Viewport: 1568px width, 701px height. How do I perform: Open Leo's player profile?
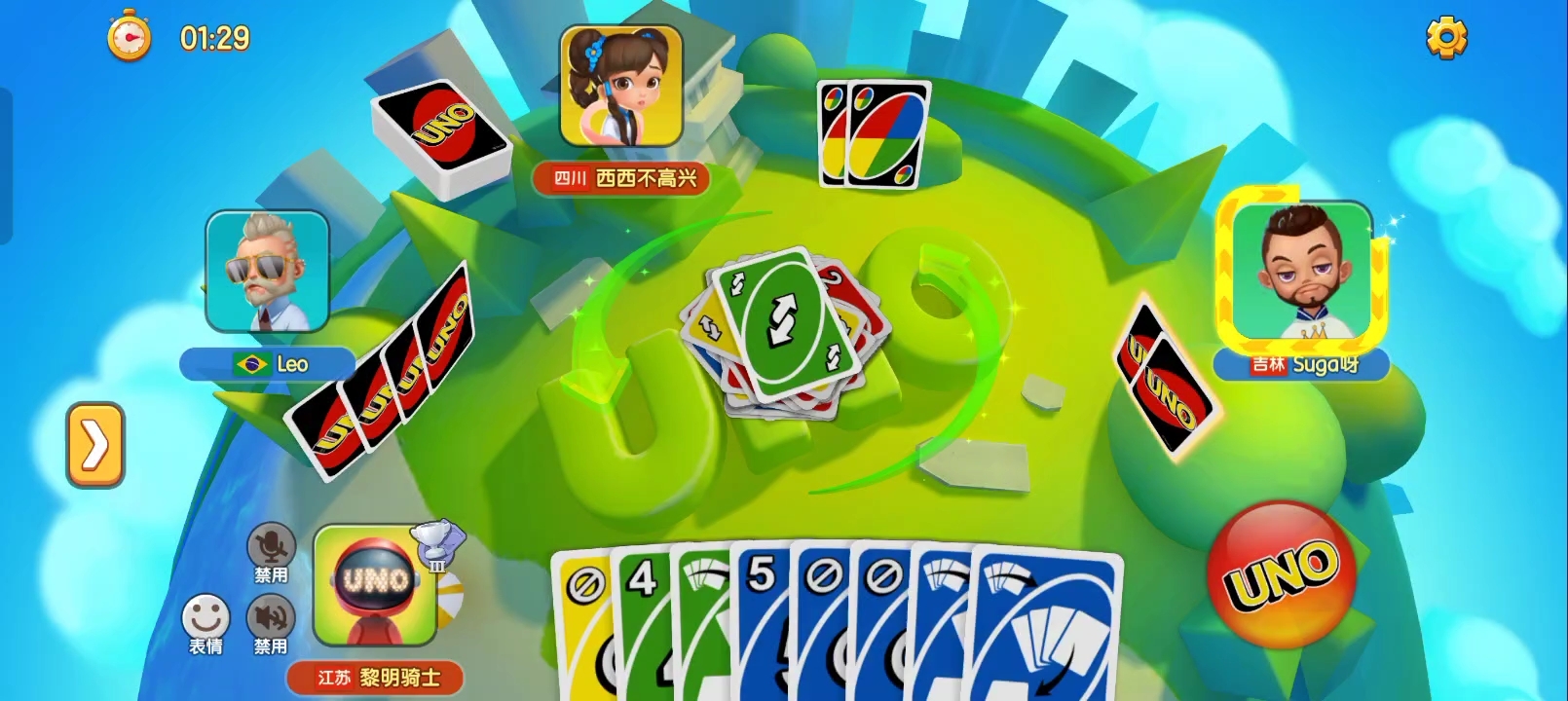point(267,273)
